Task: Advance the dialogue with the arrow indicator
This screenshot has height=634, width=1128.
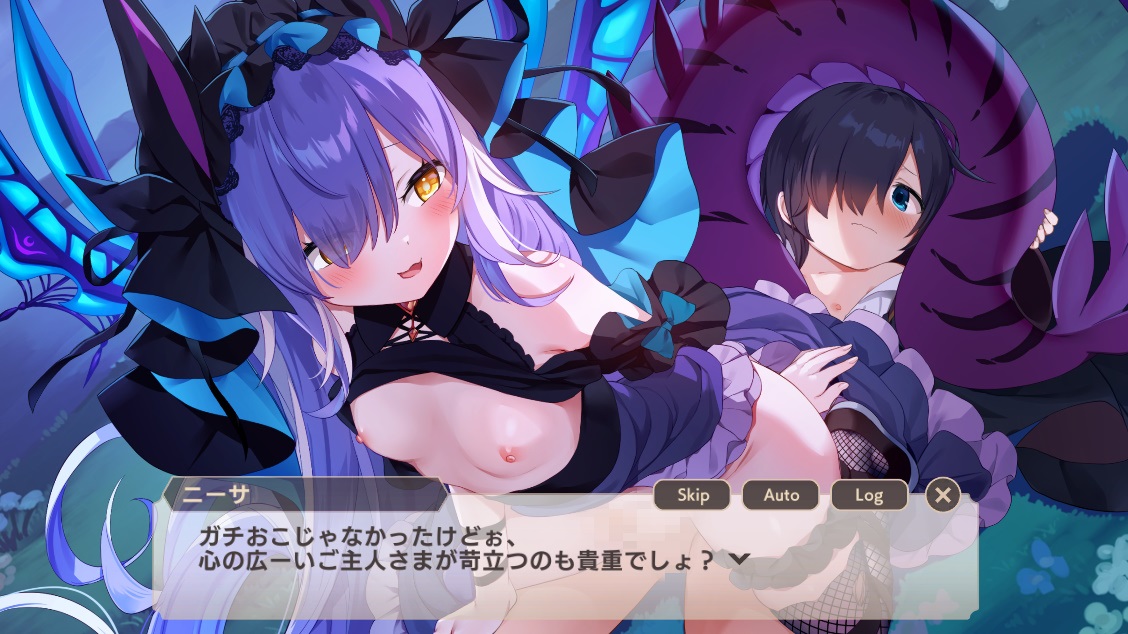Action: 740,559
